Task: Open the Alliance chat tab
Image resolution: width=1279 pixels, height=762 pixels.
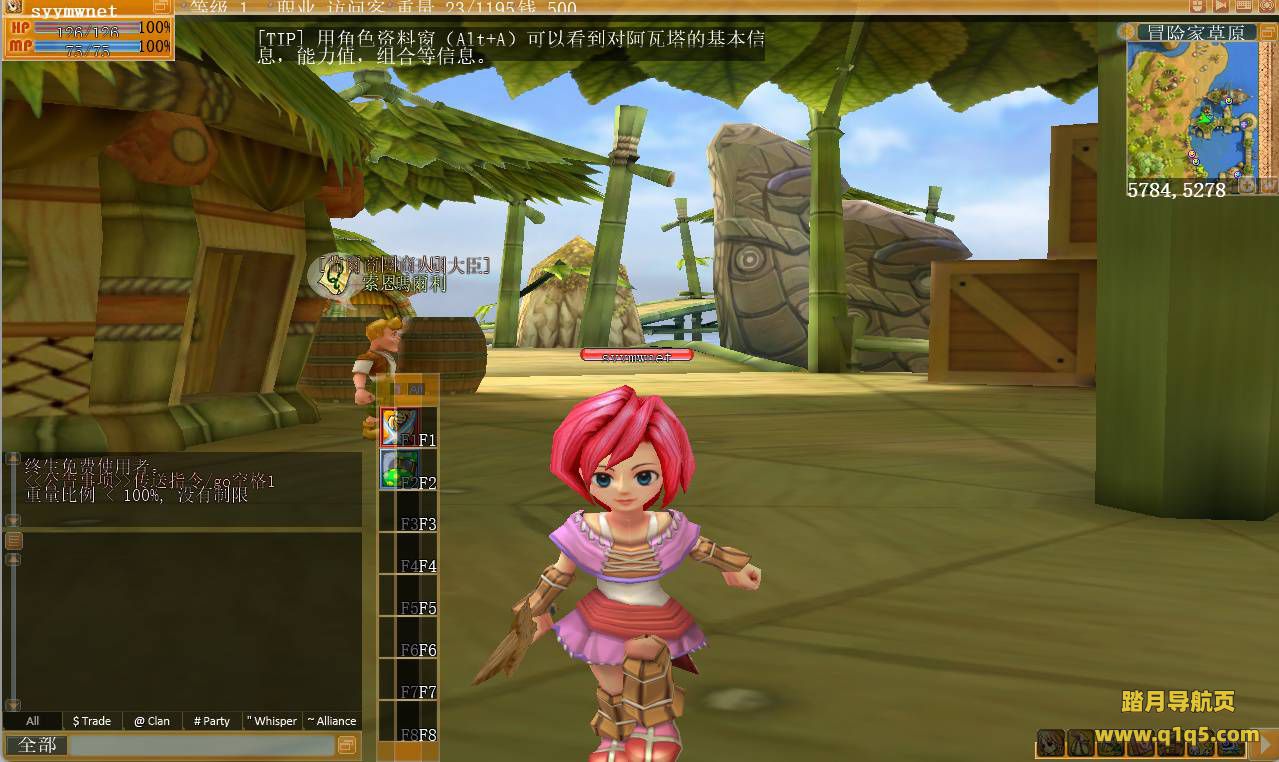Action: [332, 720]
